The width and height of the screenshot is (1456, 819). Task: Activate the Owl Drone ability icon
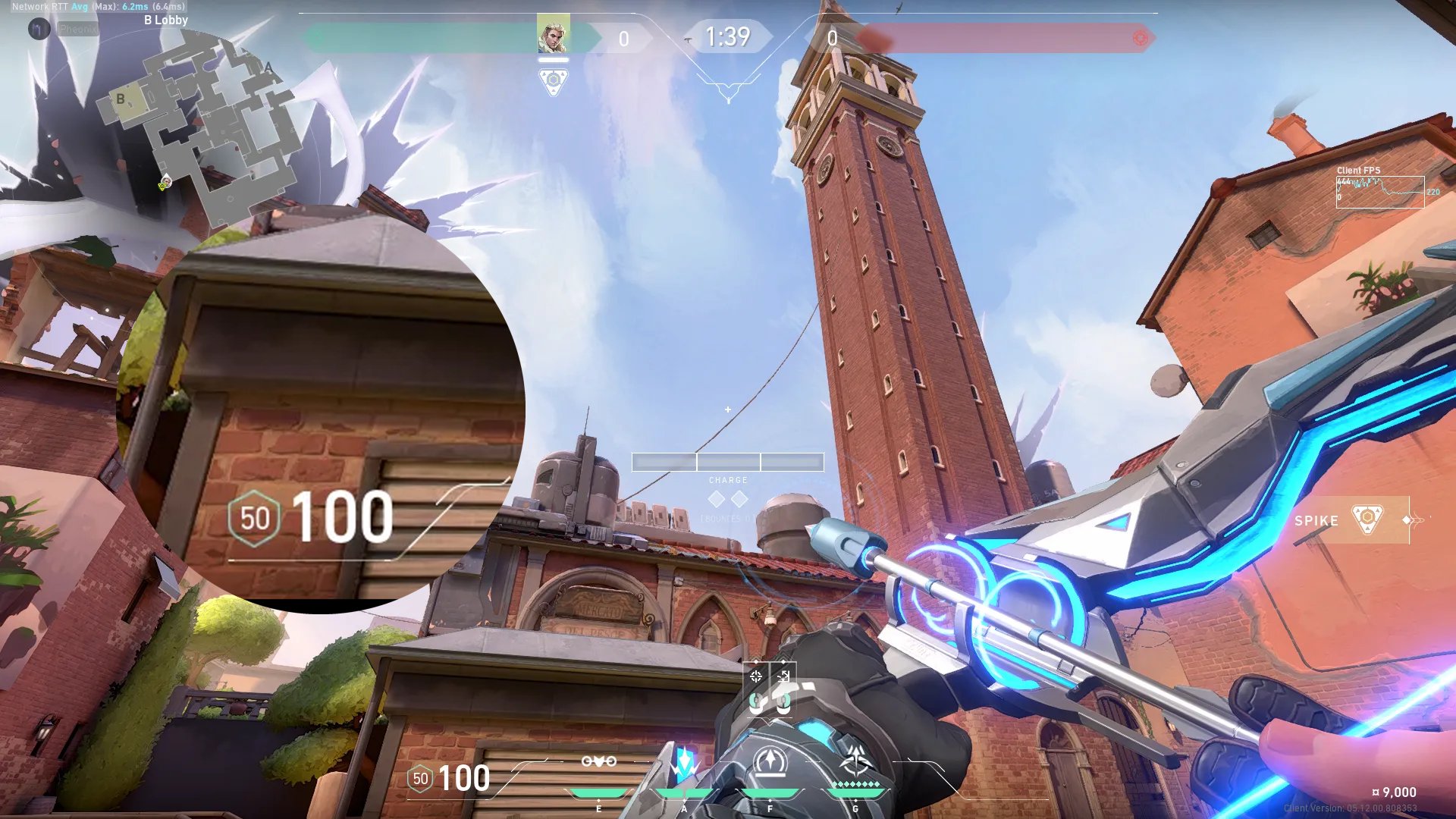[x=598, y=762]
